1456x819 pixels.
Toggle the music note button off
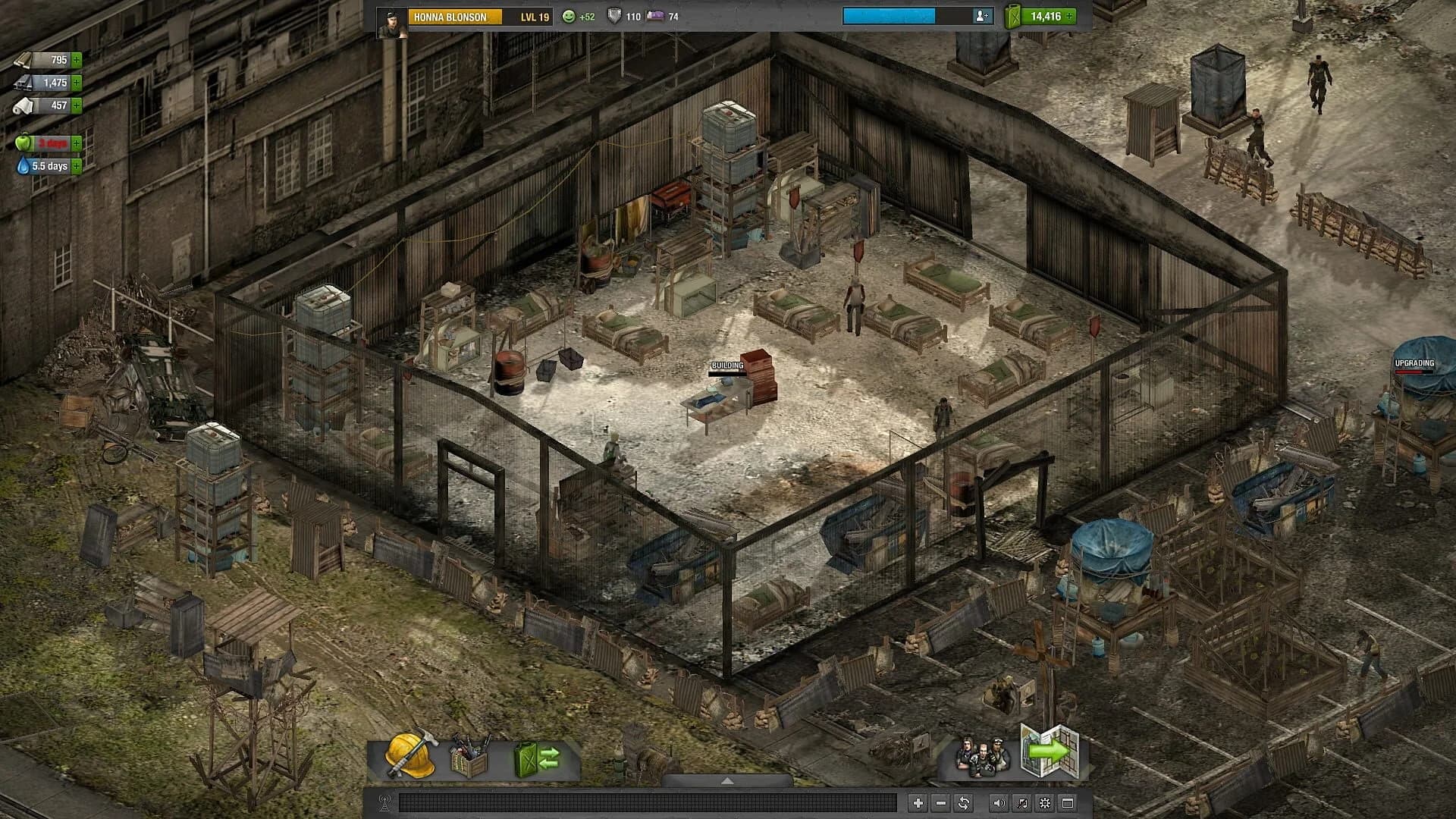point(1021,802)
